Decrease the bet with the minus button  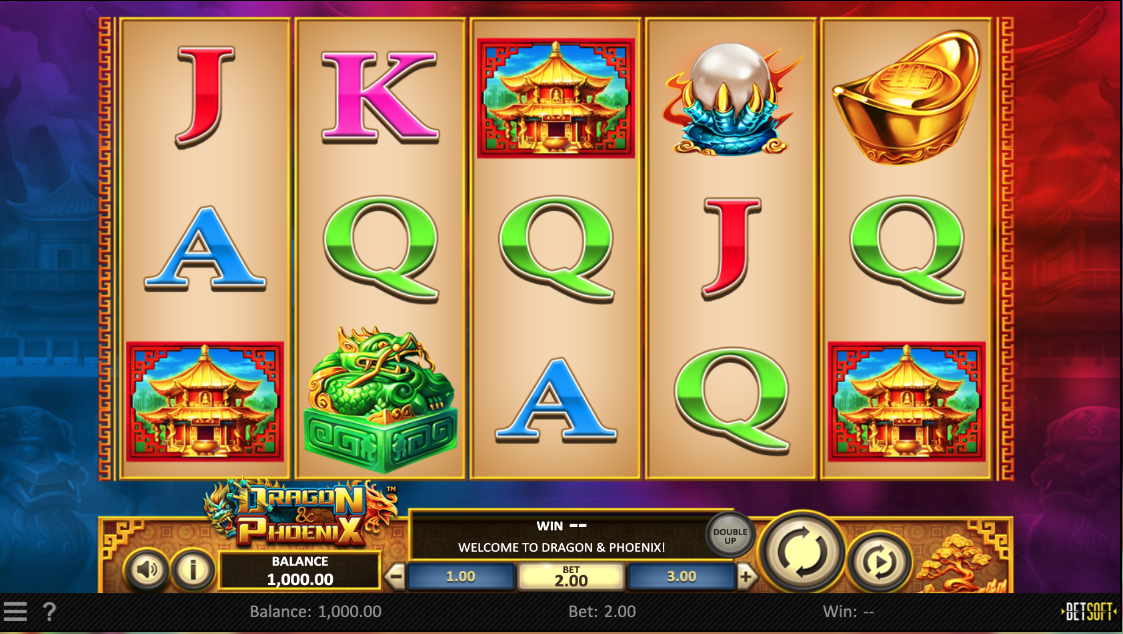tap(396, 576)
